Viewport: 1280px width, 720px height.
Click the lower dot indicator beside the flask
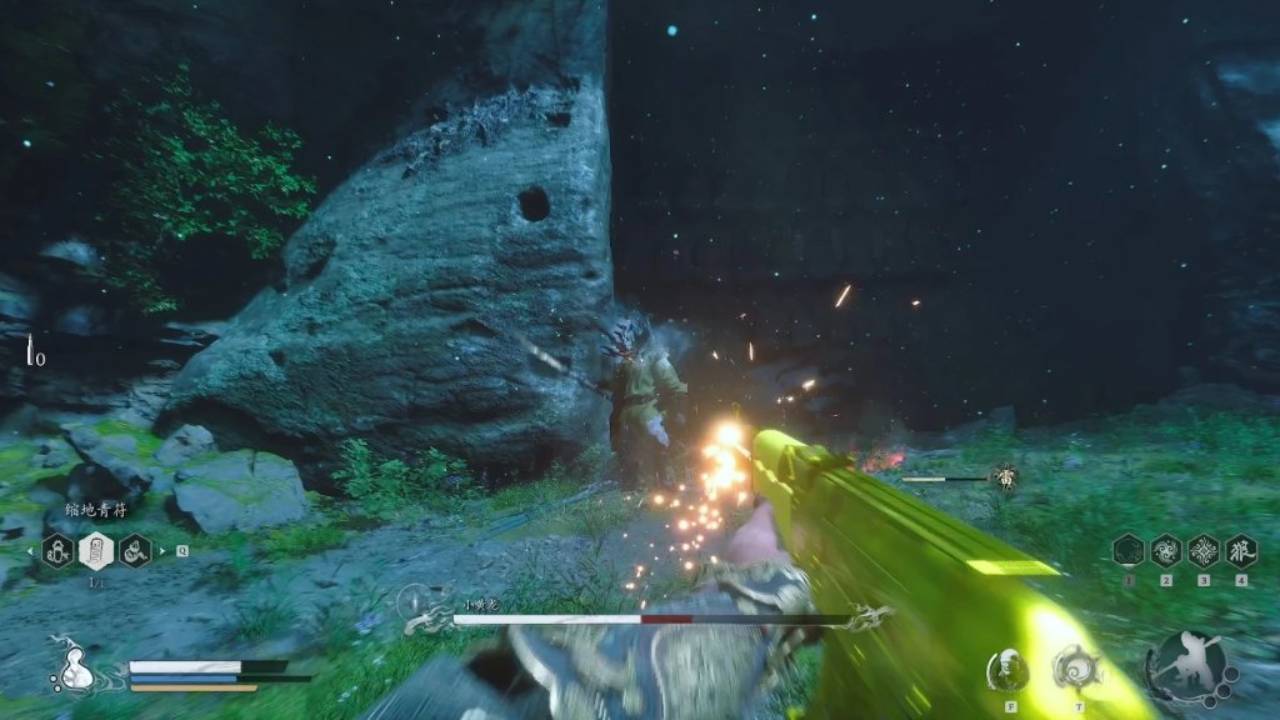coord(57,689)
